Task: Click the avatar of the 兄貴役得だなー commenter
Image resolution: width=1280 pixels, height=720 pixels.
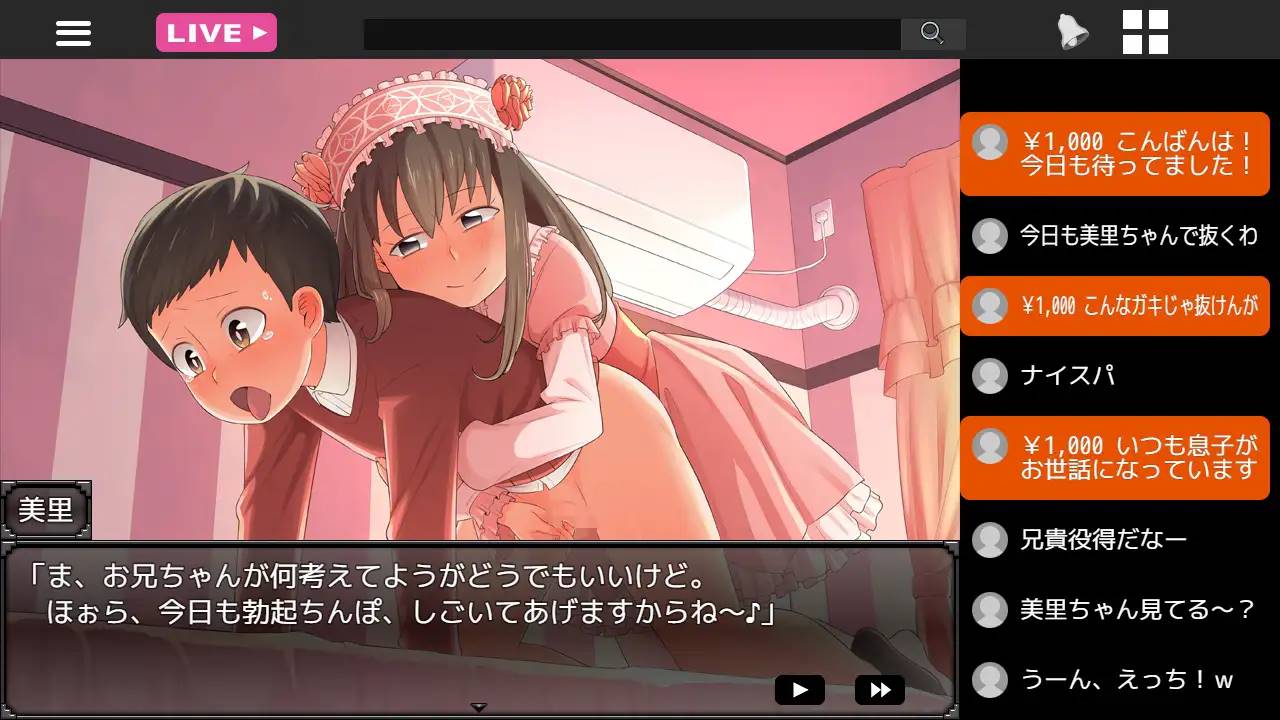Action: pyautogui.click(x=990, y=538)
